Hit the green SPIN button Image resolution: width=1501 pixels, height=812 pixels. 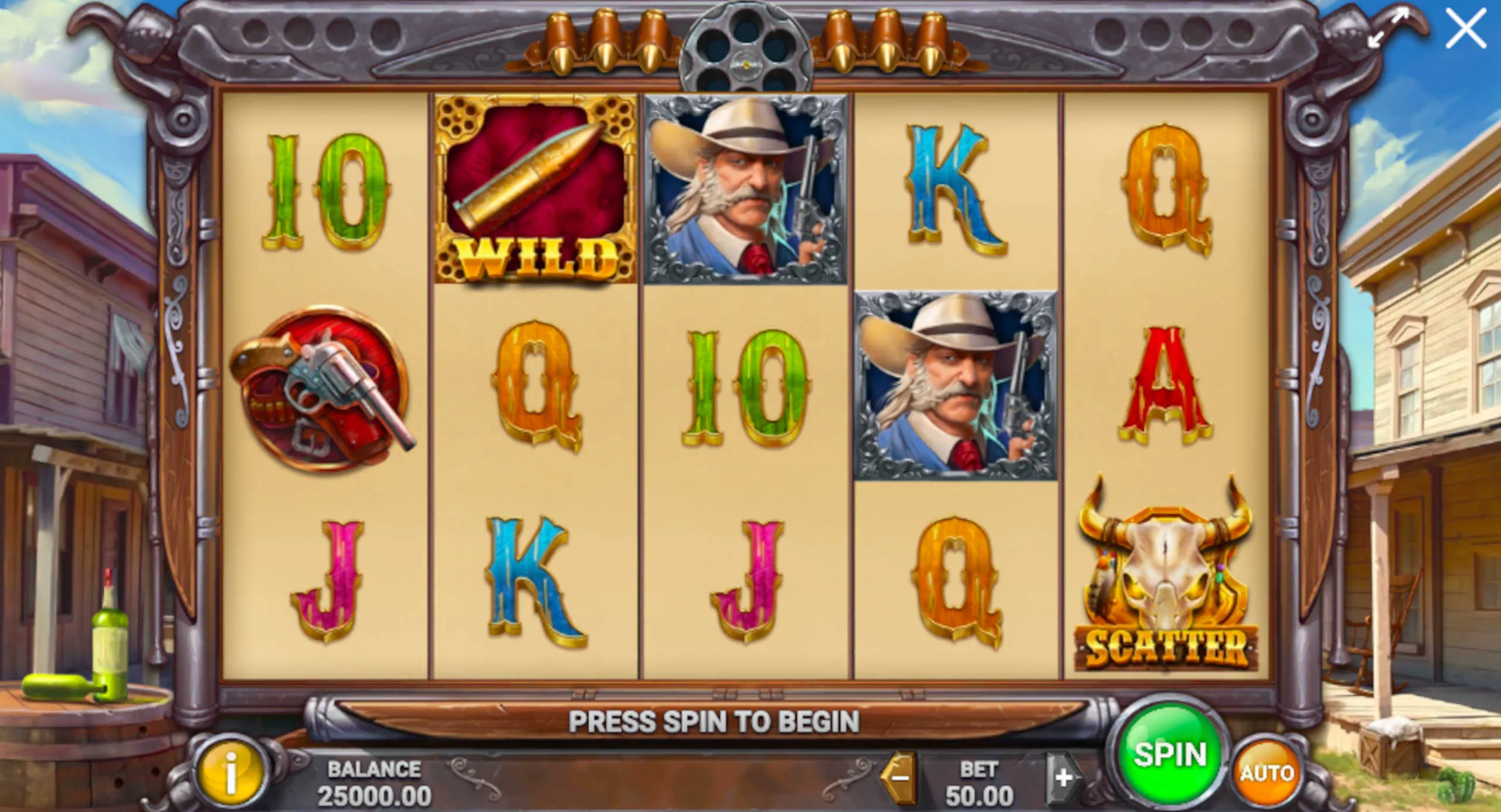coord(1170,754)
